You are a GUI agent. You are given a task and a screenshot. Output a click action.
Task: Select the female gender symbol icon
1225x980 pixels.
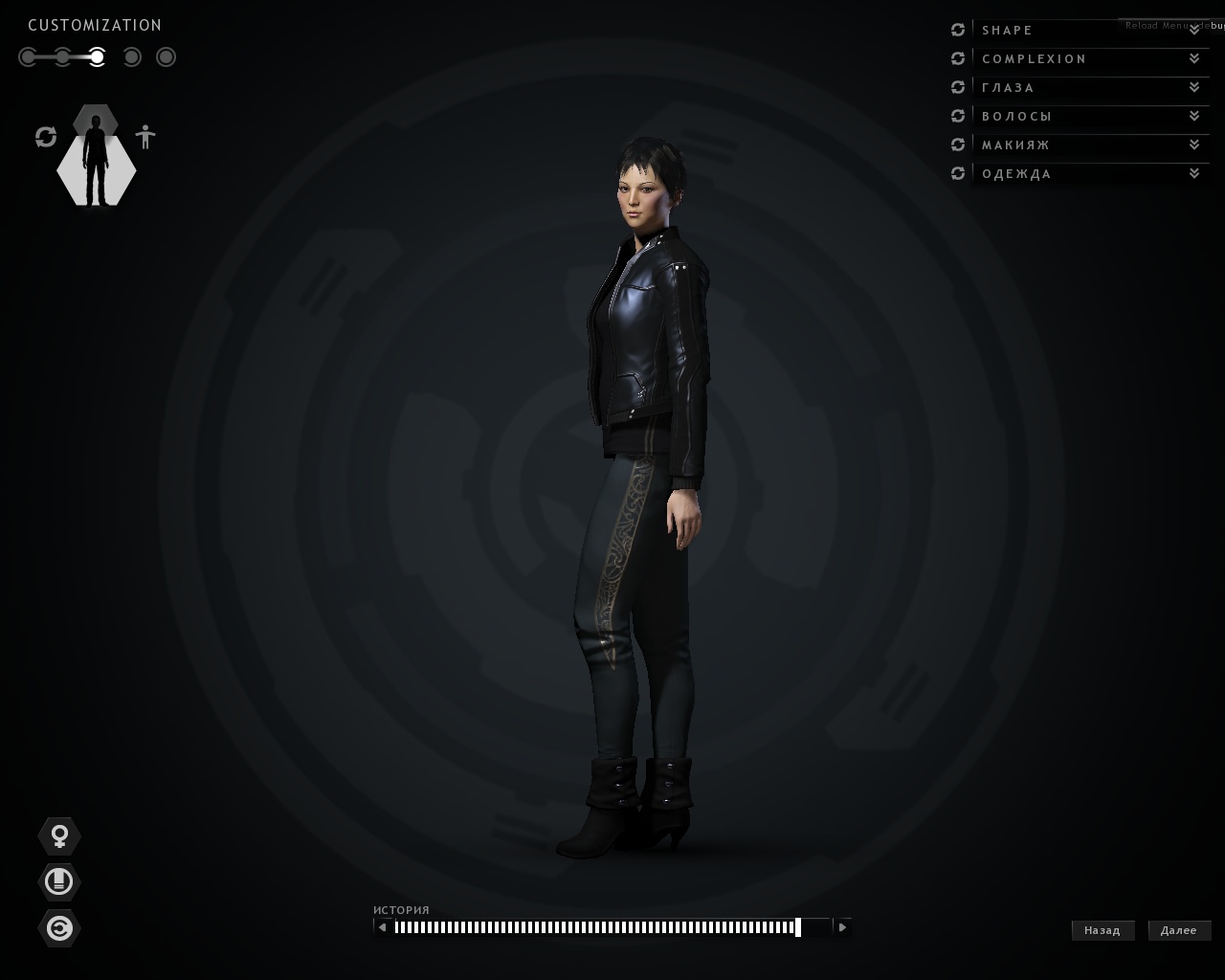59,836
